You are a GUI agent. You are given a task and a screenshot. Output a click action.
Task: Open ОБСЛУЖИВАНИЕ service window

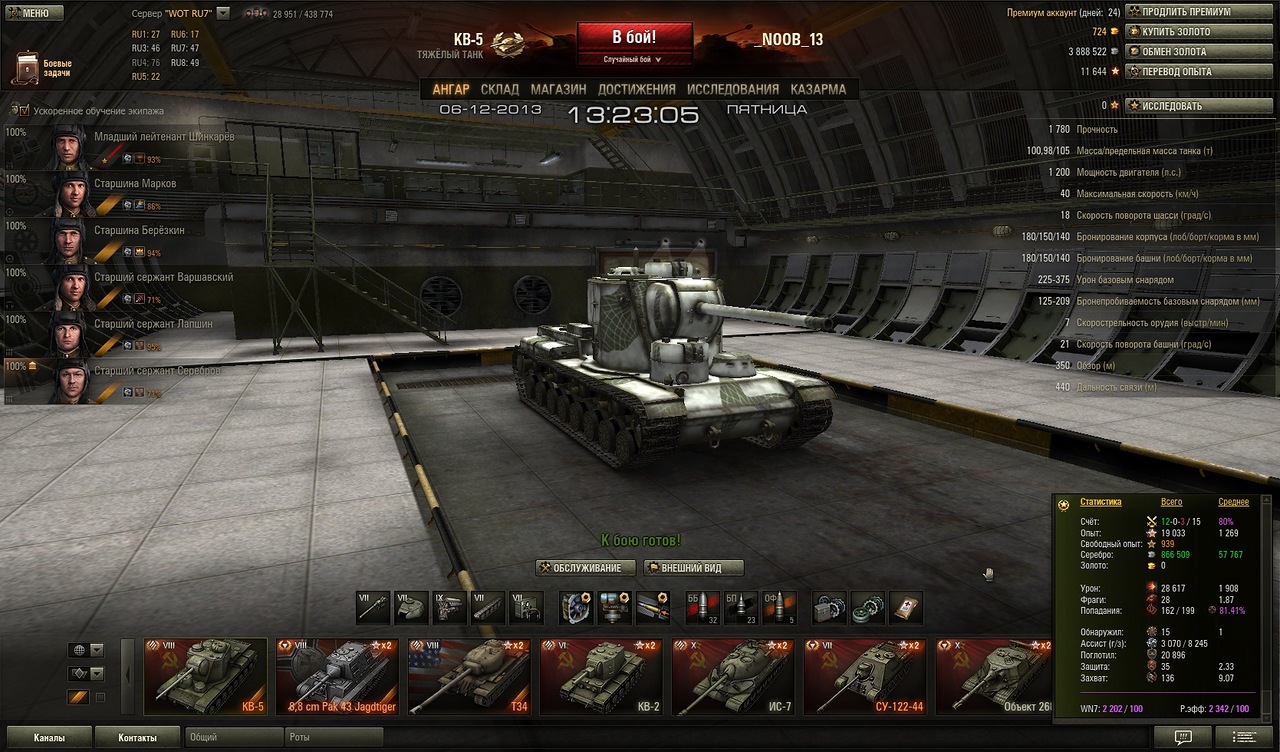click(x=586, y=568)
